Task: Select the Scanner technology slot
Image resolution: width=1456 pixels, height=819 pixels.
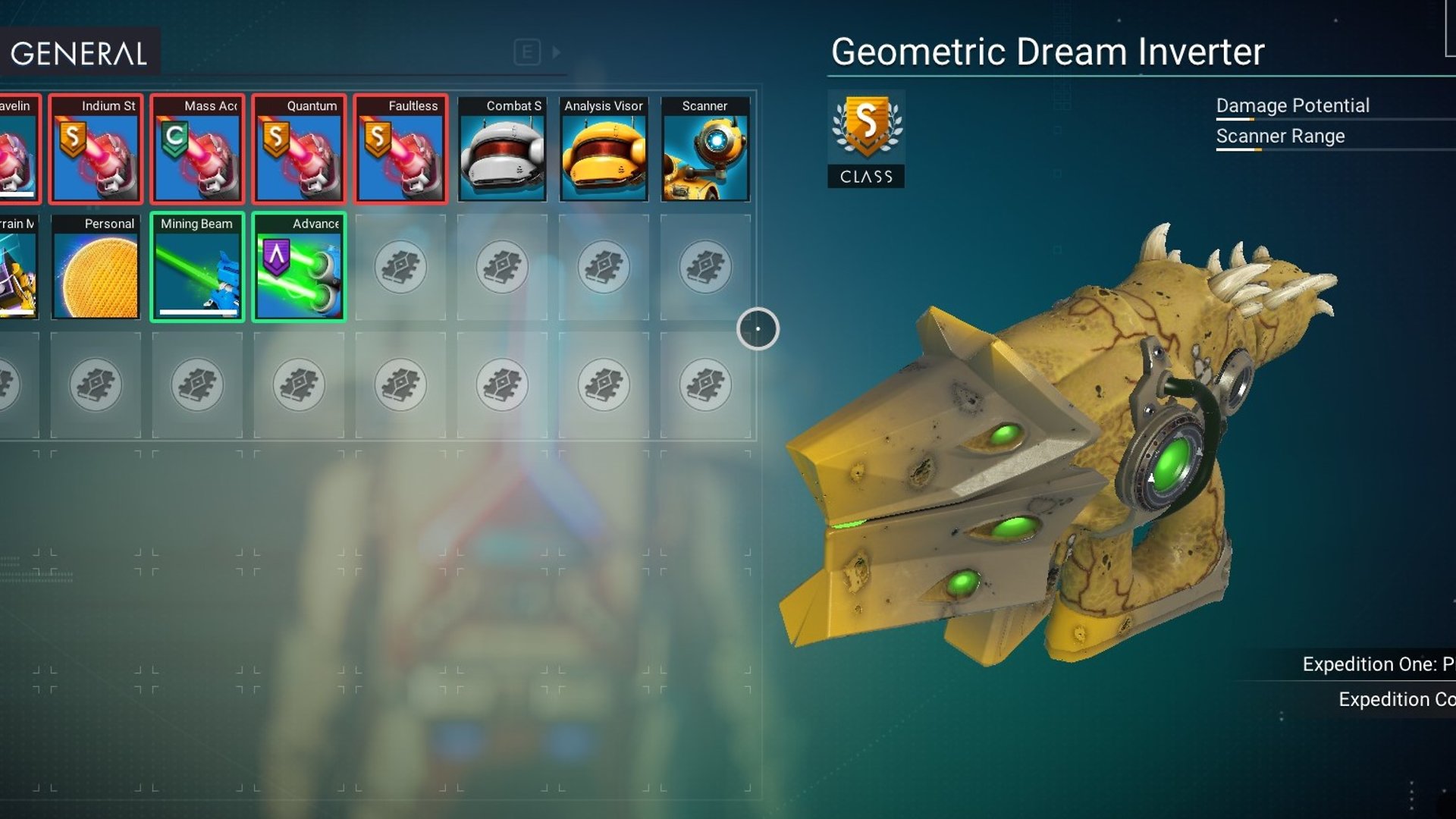Action: [705, 150]
